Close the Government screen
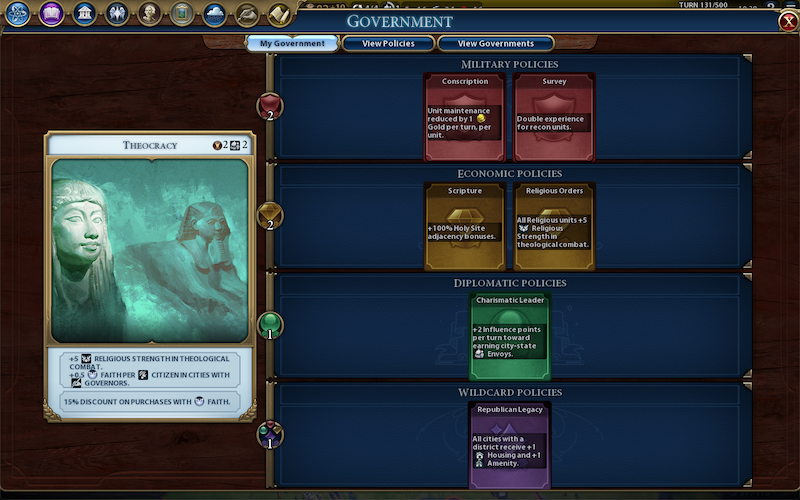The height and width of the screenshot is (500, 800). click(787, 22)
